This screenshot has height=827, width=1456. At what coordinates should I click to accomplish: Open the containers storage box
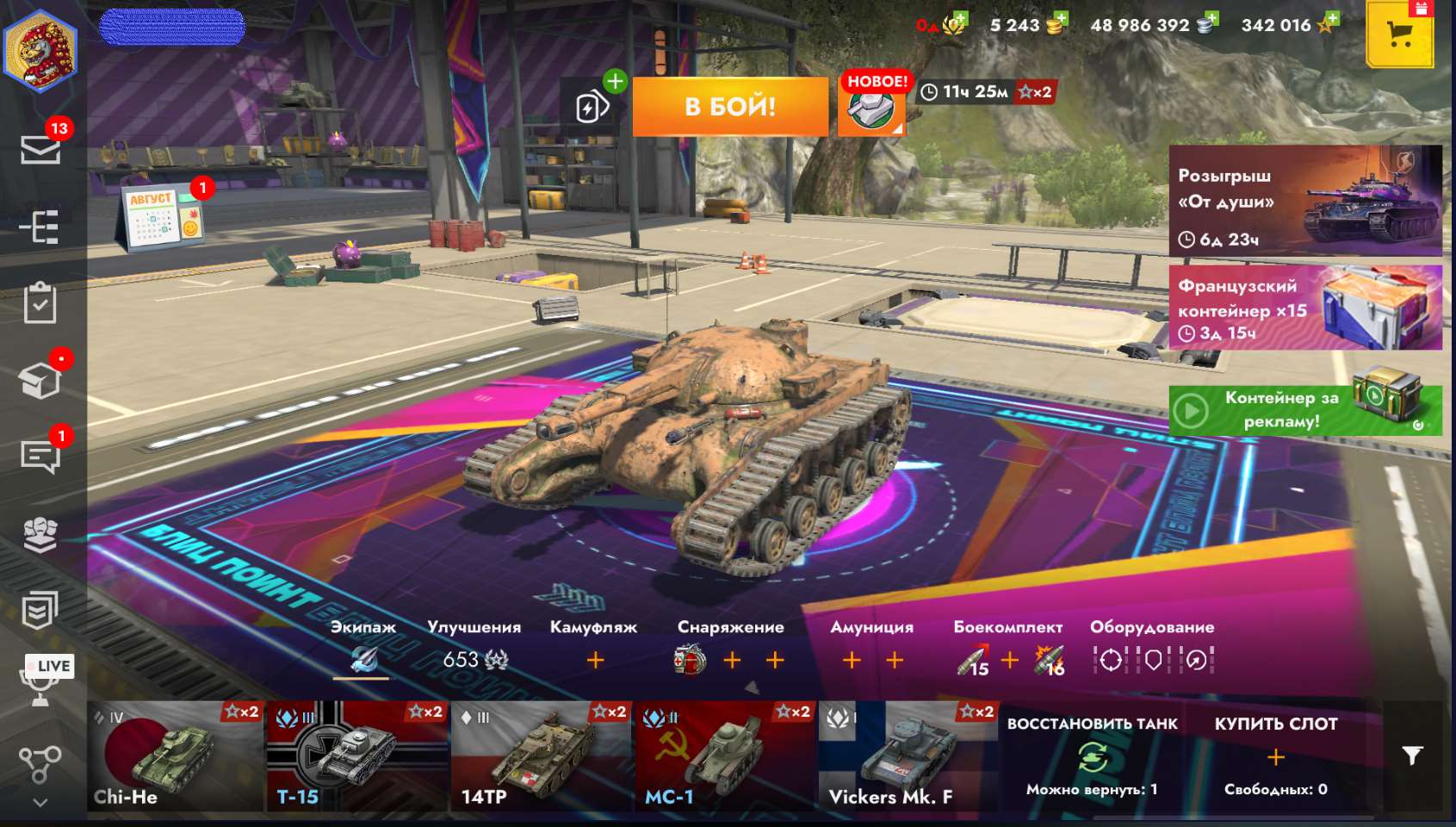click(x=40, y=377)
